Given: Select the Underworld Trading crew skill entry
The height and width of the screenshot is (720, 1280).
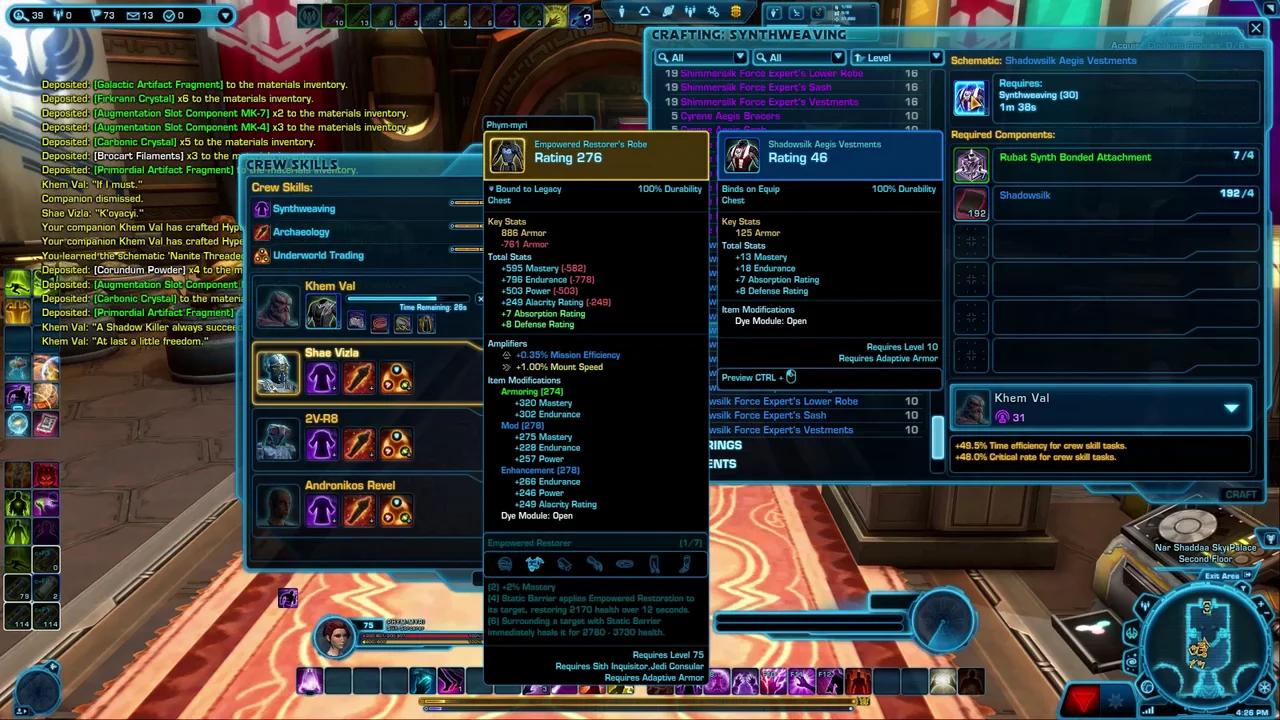Looking at the screenshot, I should [x=318, y=255].
